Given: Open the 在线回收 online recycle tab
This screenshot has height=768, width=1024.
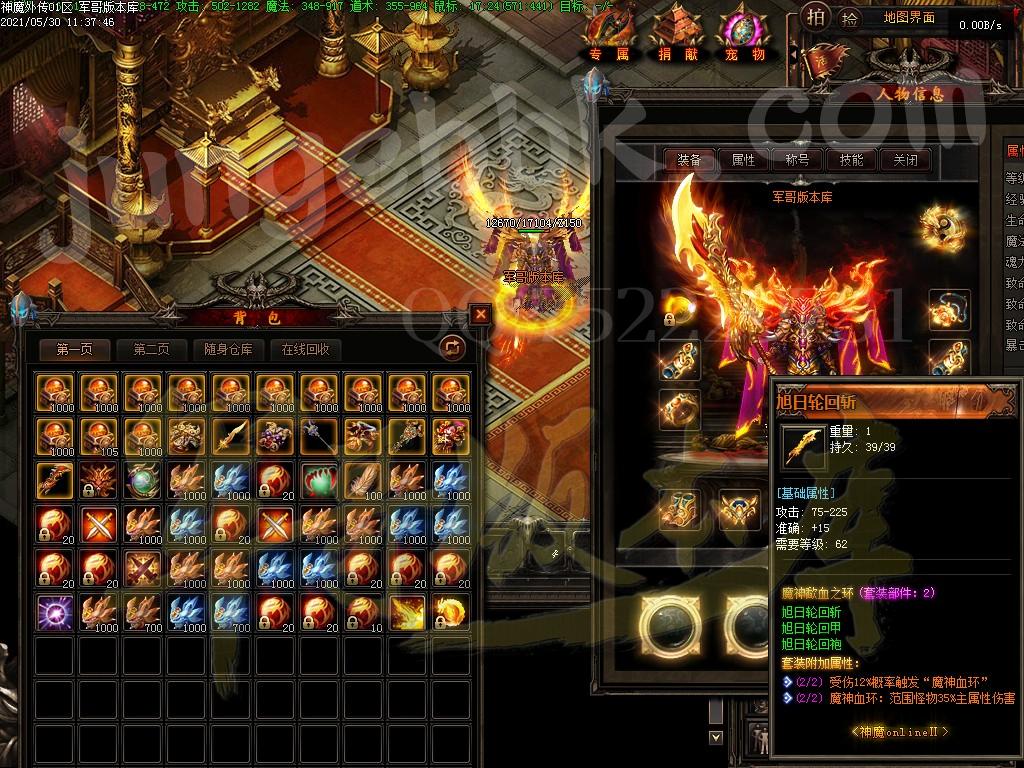Looking at the screenshot, I should pos(305,349).
